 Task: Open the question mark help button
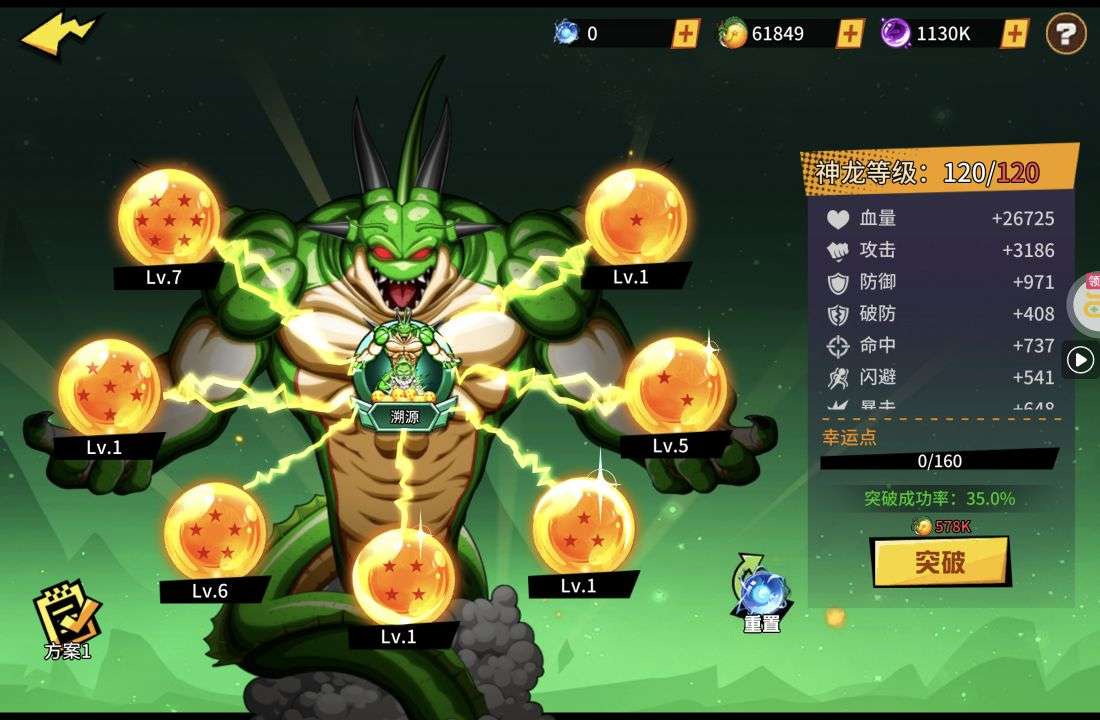1066,34
